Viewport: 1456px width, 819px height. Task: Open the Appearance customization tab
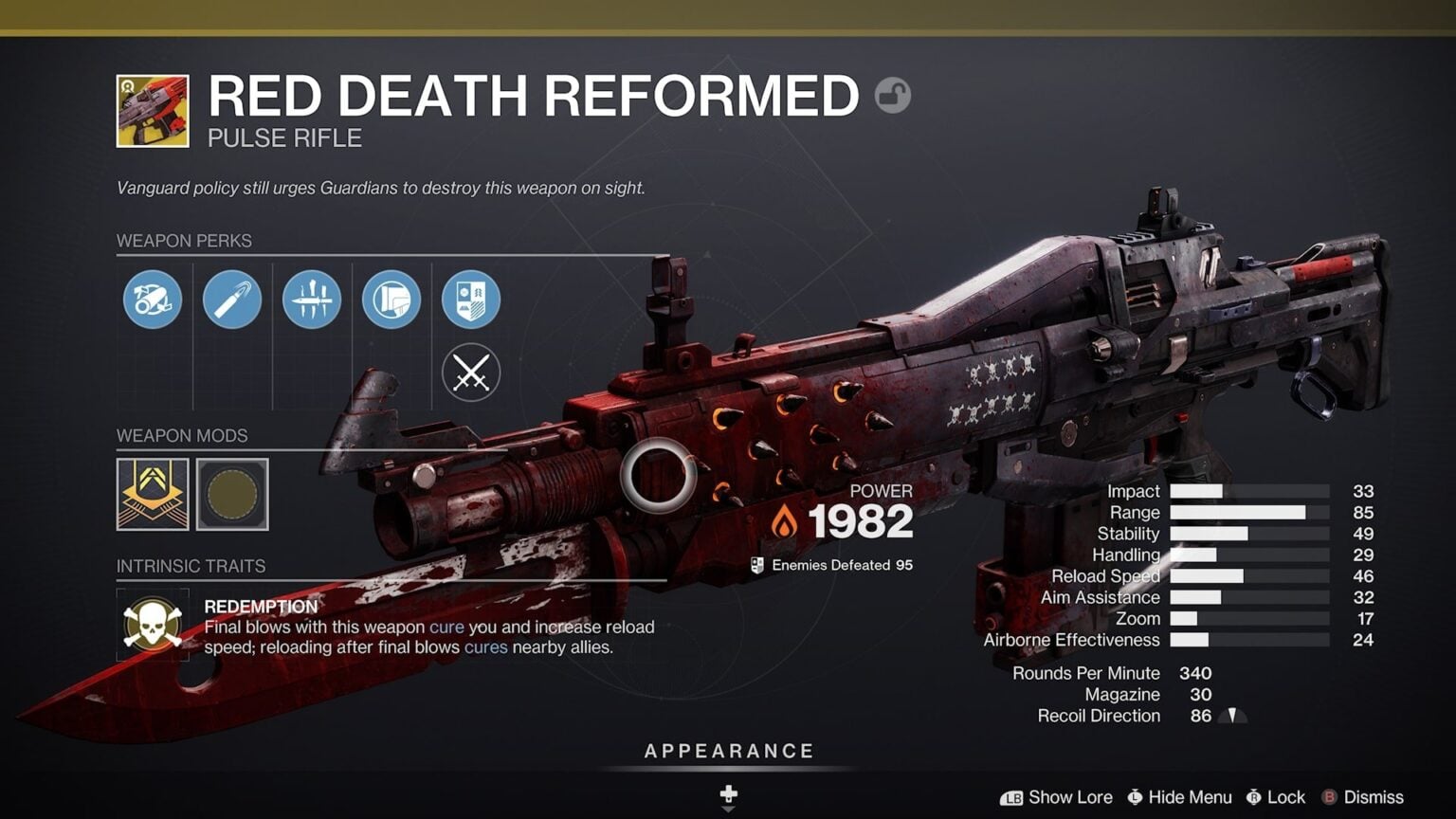tap(728, 750)
